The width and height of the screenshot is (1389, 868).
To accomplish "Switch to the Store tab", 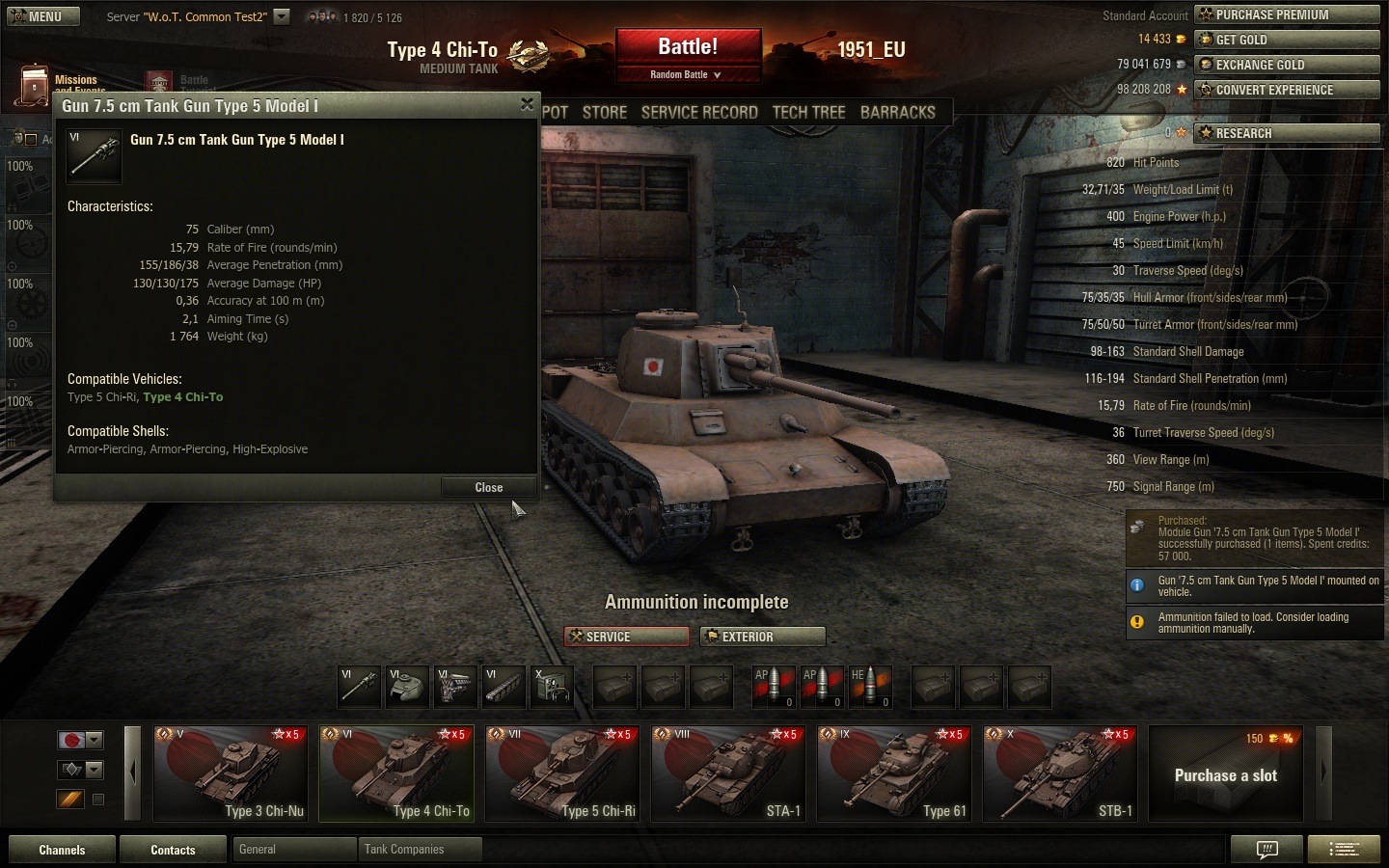I will coord(605,112).
